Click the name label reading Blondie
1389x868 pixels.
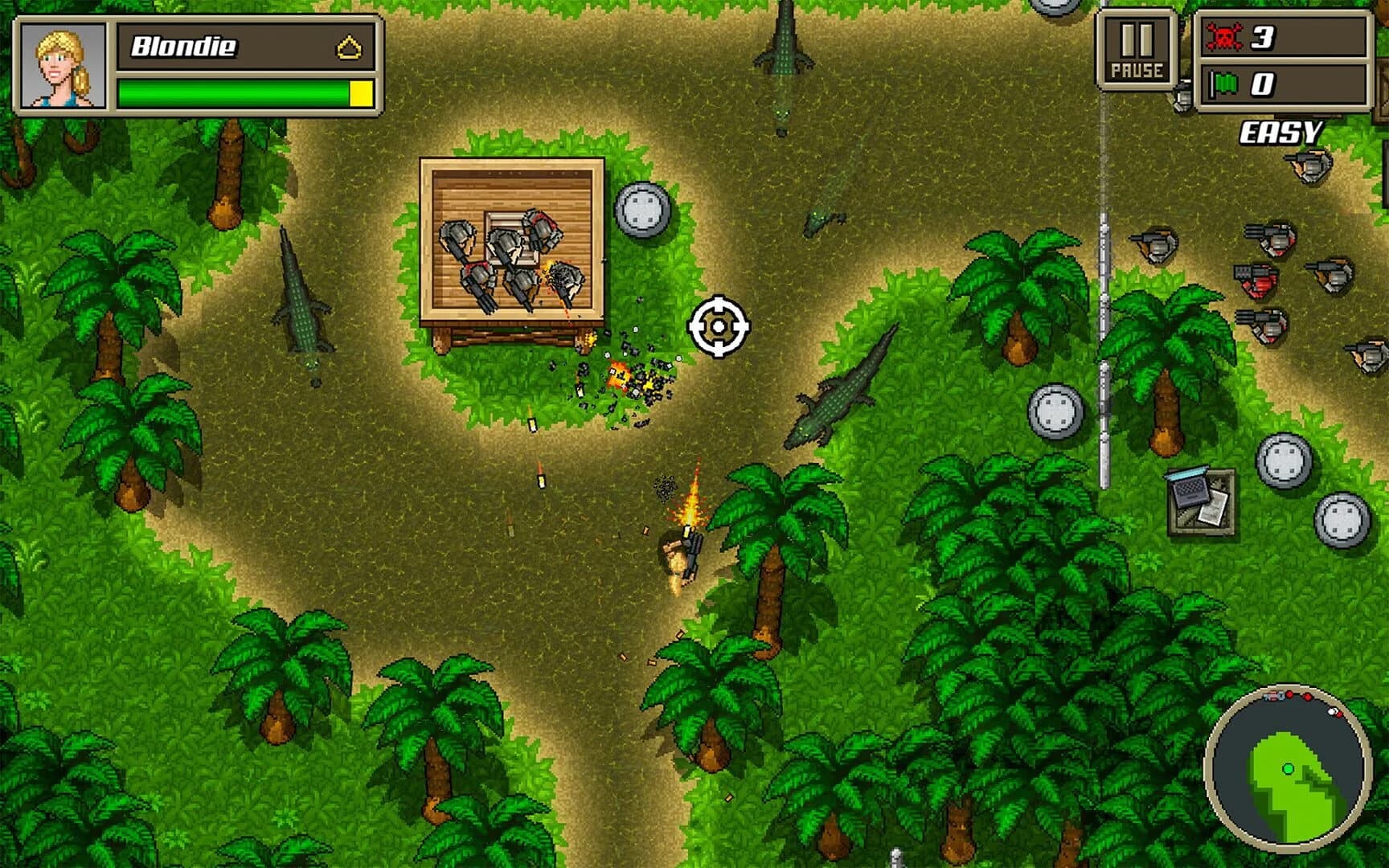(x=183, y=45)
